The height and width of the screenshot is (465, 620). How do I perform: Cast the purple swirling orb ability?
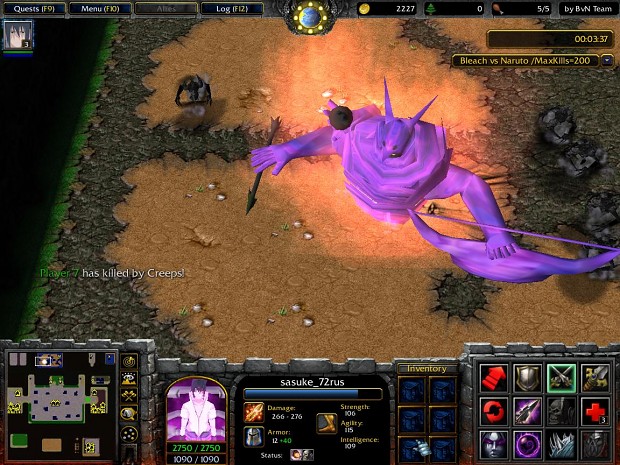pyautogui.click(x=528, y=442)
